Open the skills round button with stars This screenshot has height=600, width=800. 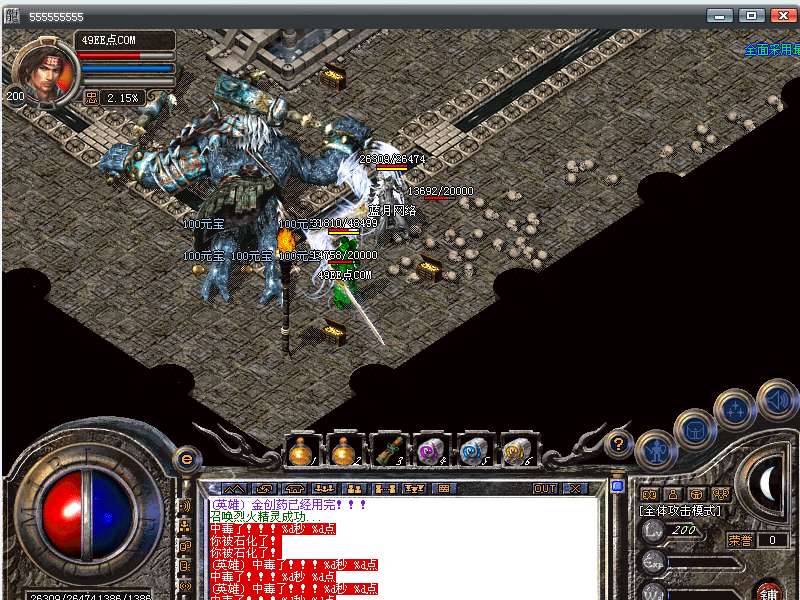pos(736,408)
